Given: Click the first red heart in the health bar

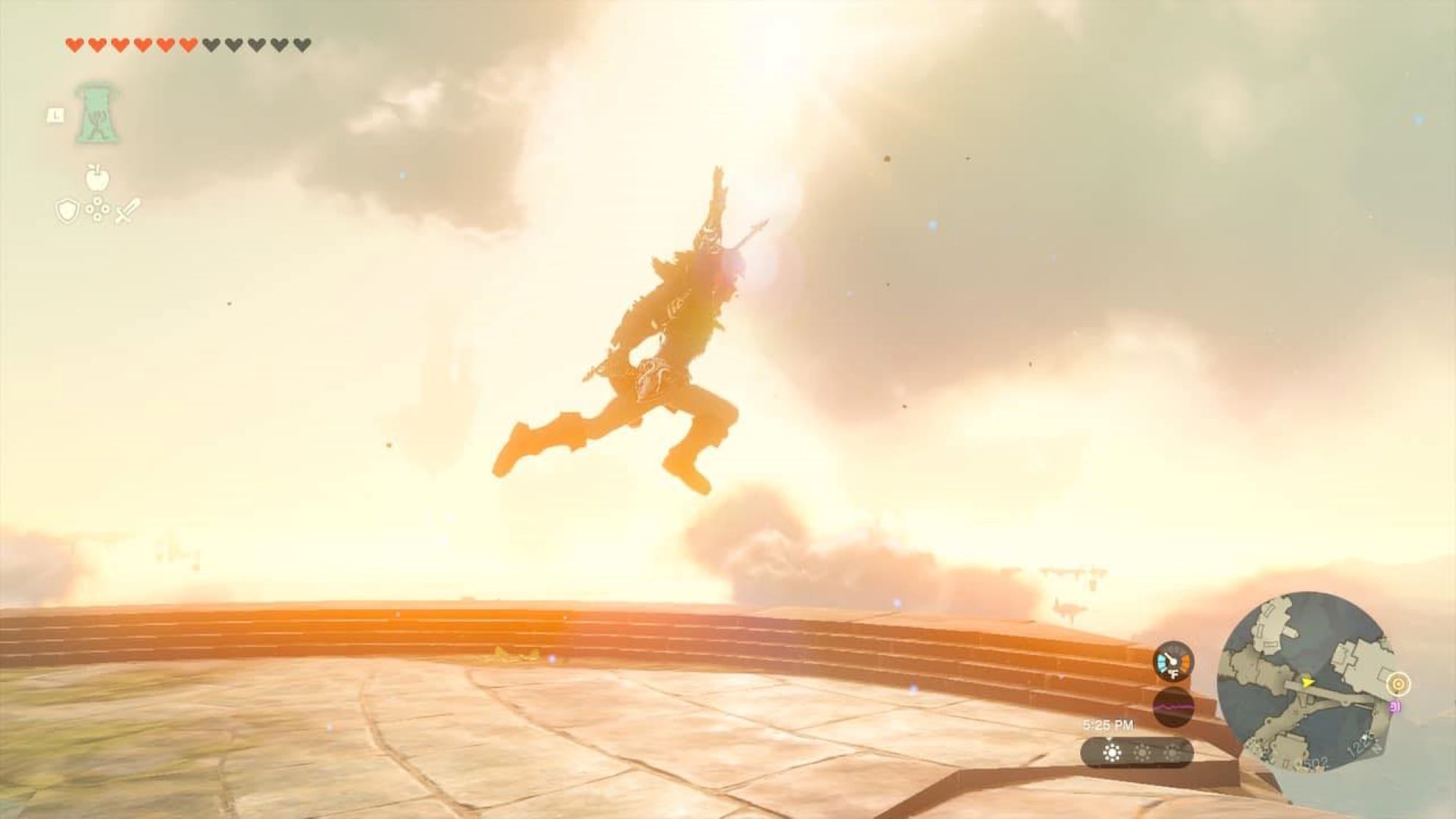Looking at the screenshot, I should click(x=75, y=45).
